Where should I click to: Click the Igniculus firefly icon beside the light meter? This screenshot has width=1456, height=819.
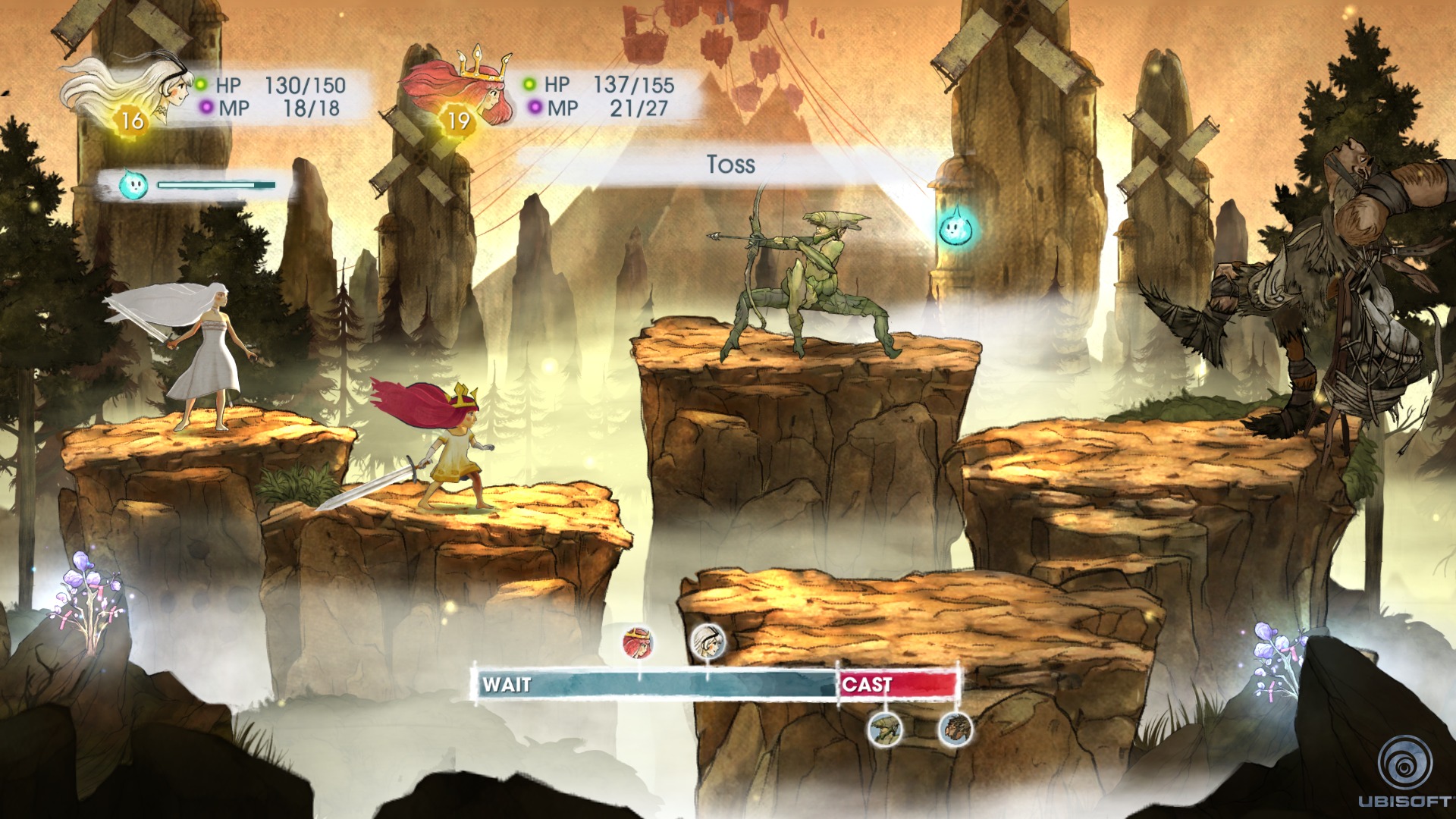pyautogui.click(x=133, y=184)
